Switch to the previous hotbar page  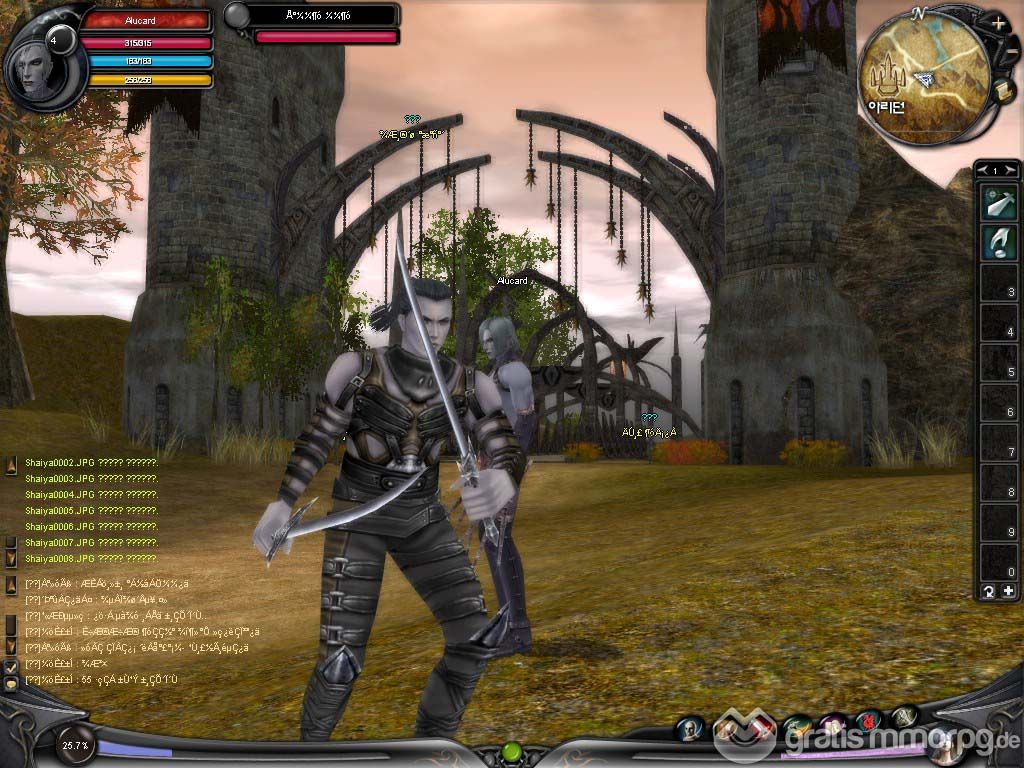pyautogui.click(x=982, y=171)
